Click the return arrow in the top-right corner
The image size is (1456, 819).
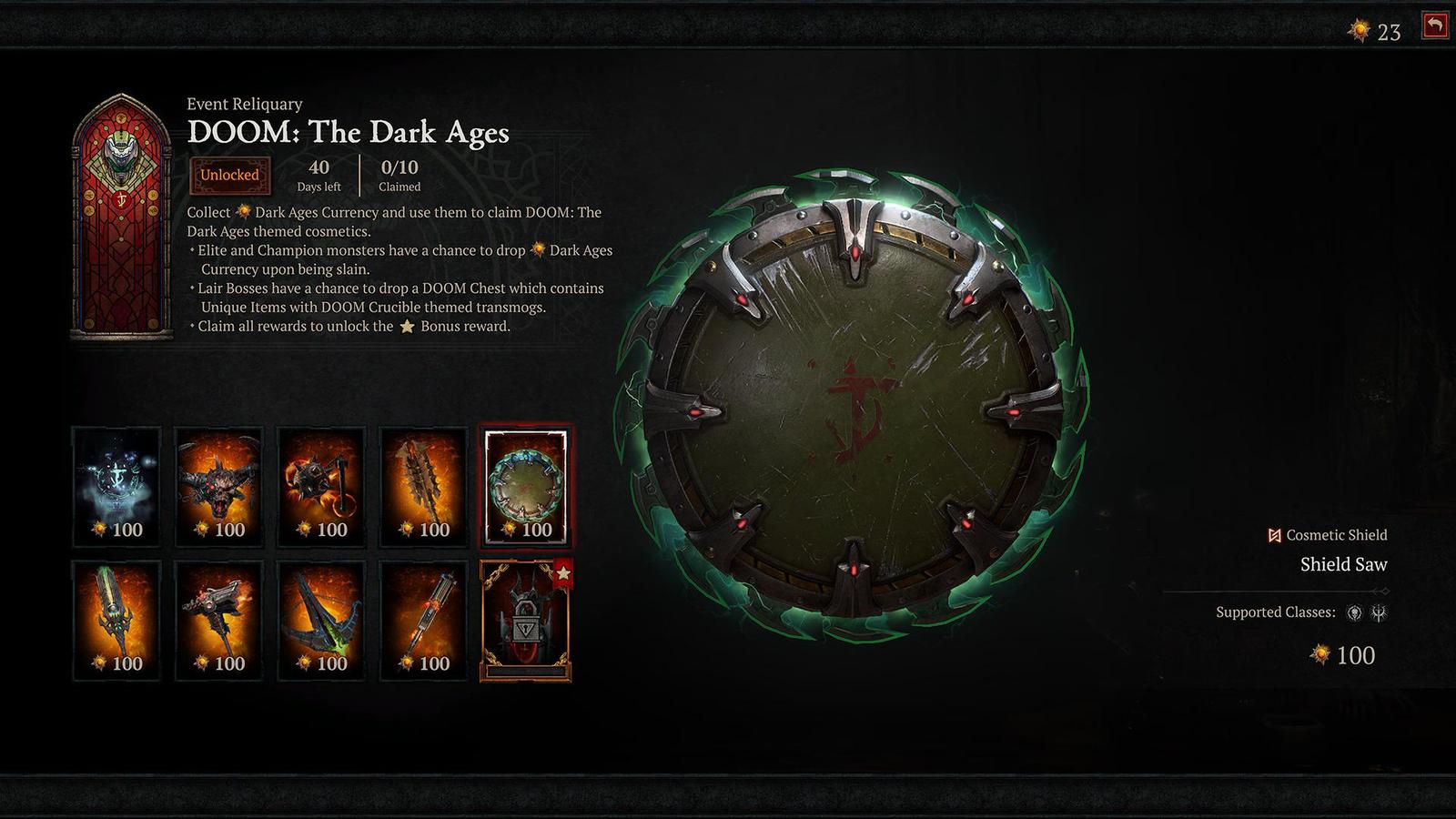click(x=1433, y=26)
